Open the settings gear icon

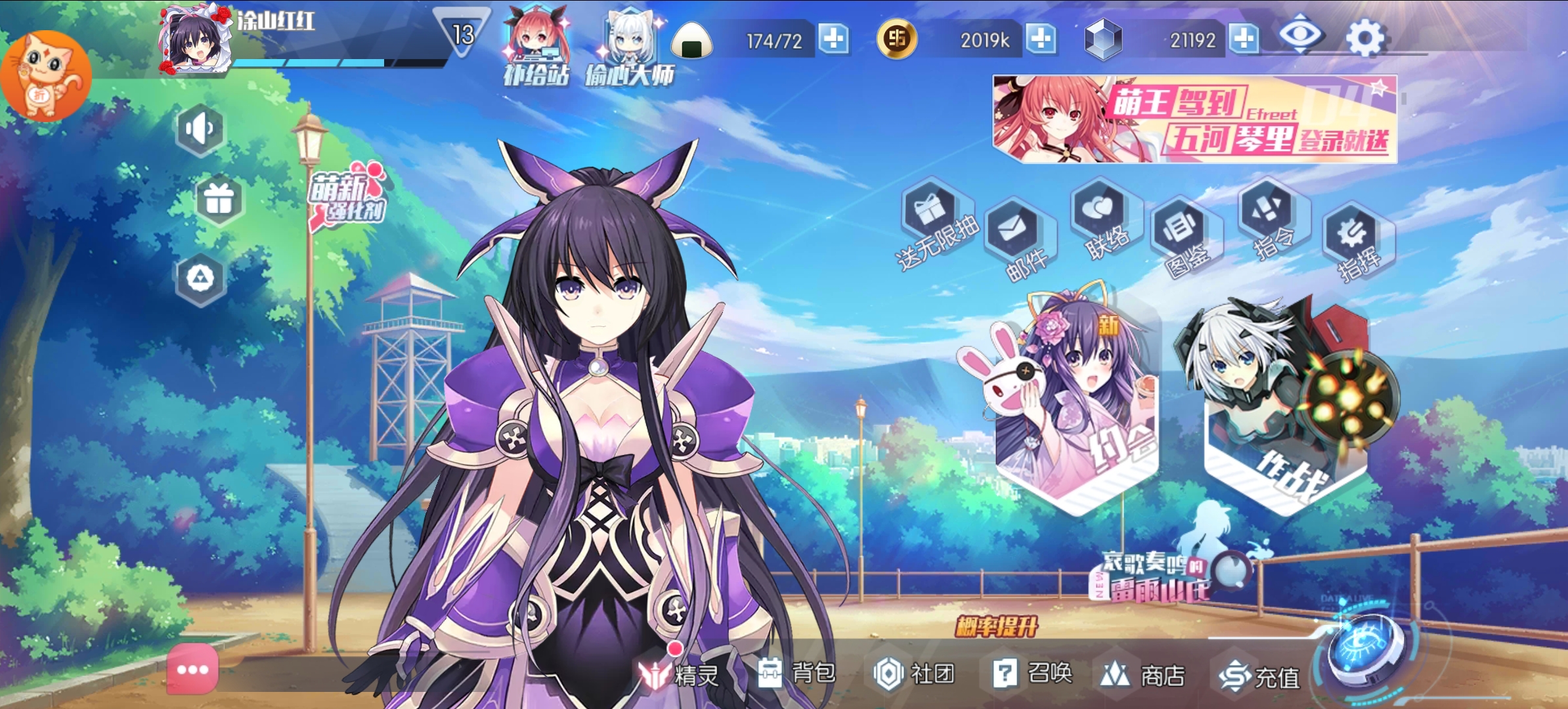[x=1366, y=38]
